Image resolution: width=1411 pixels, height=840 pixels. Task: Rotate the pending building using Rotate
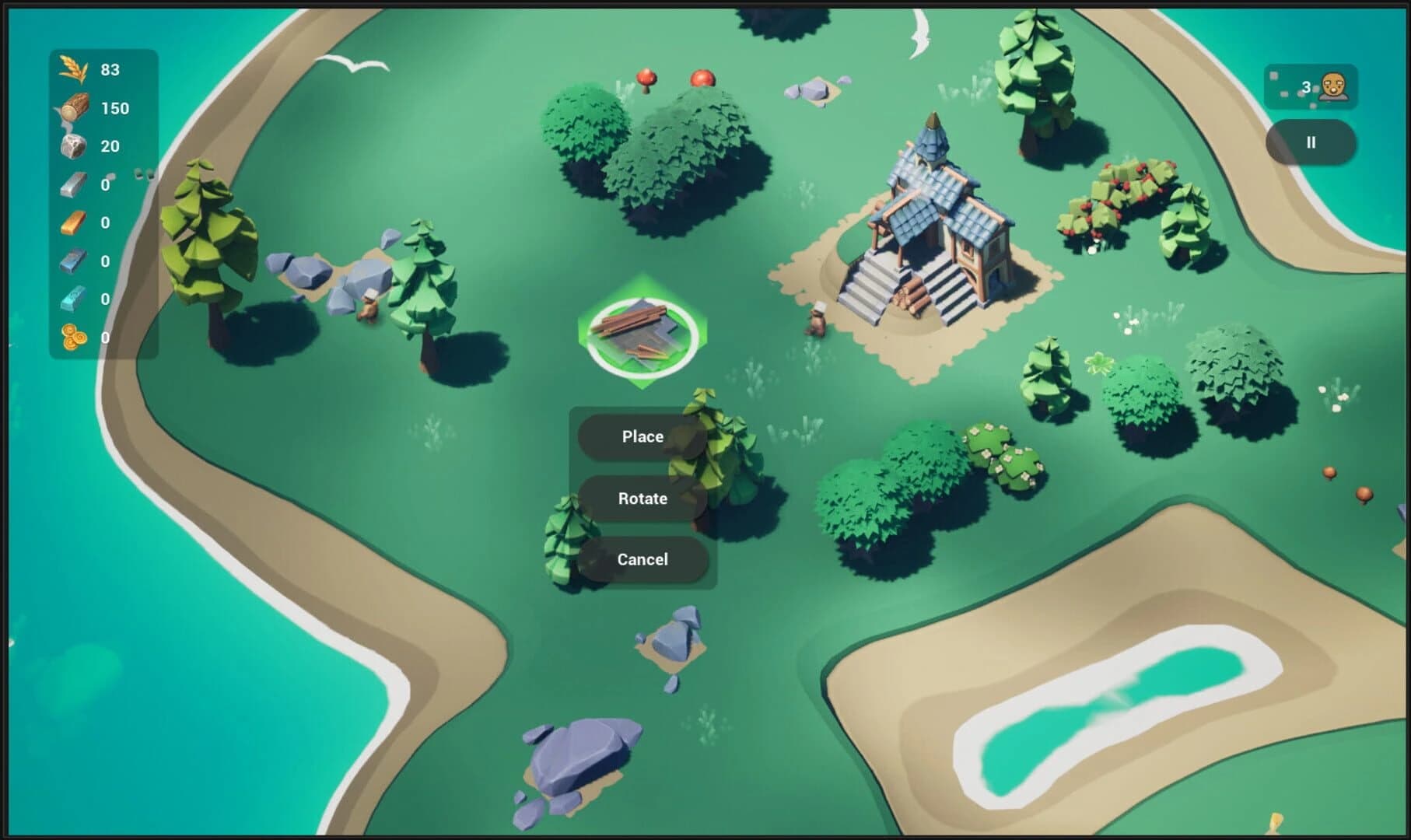click(641, 498)
